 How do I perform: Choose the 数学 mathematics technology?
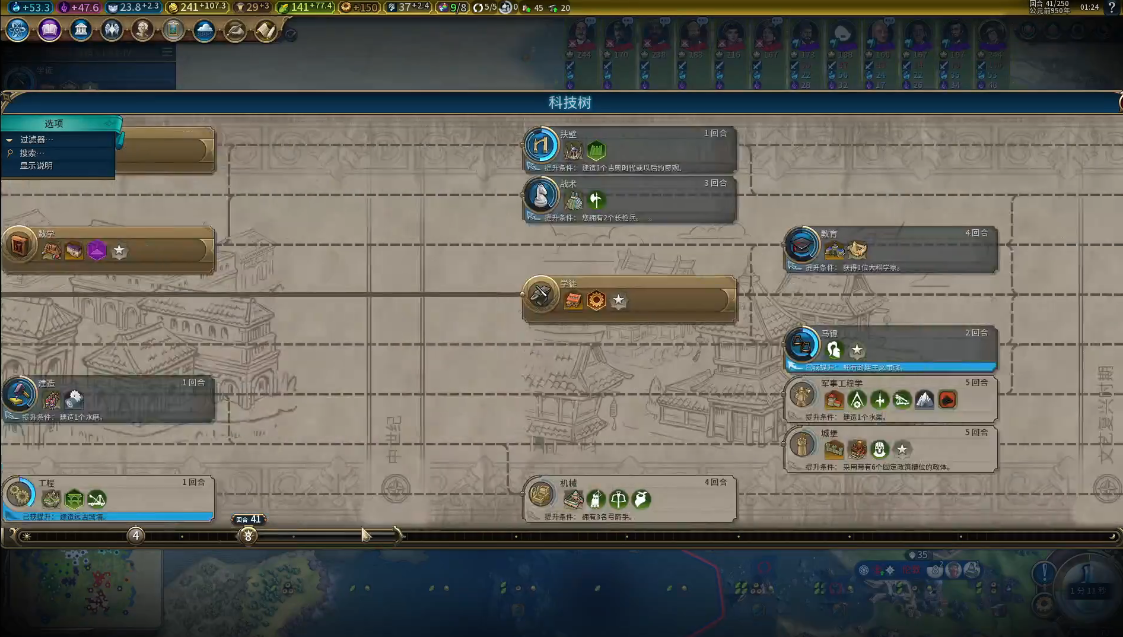tap(110, 249)
